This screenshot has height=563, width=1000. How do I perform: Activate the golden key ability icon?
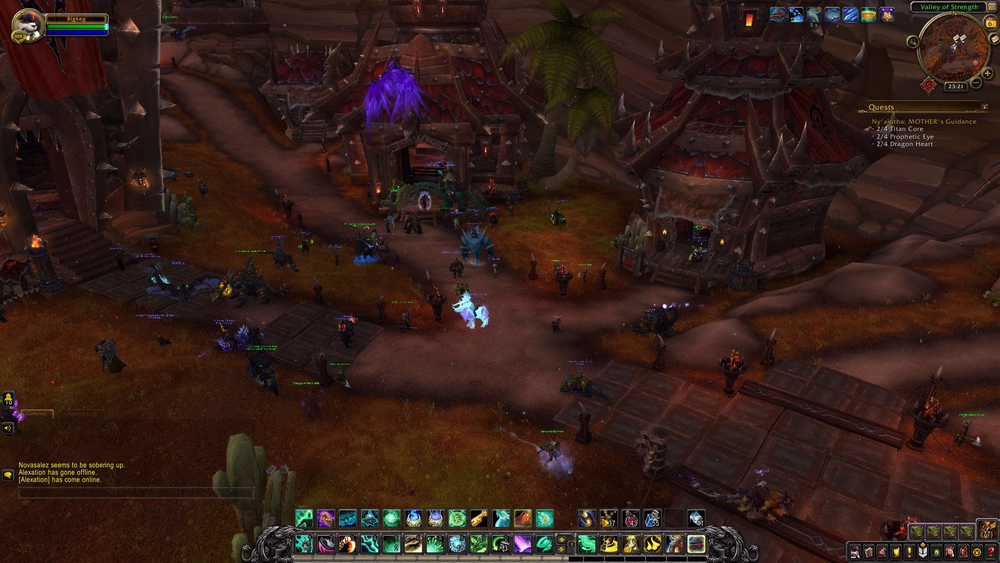pyautogui.click(x=479, y=518)
